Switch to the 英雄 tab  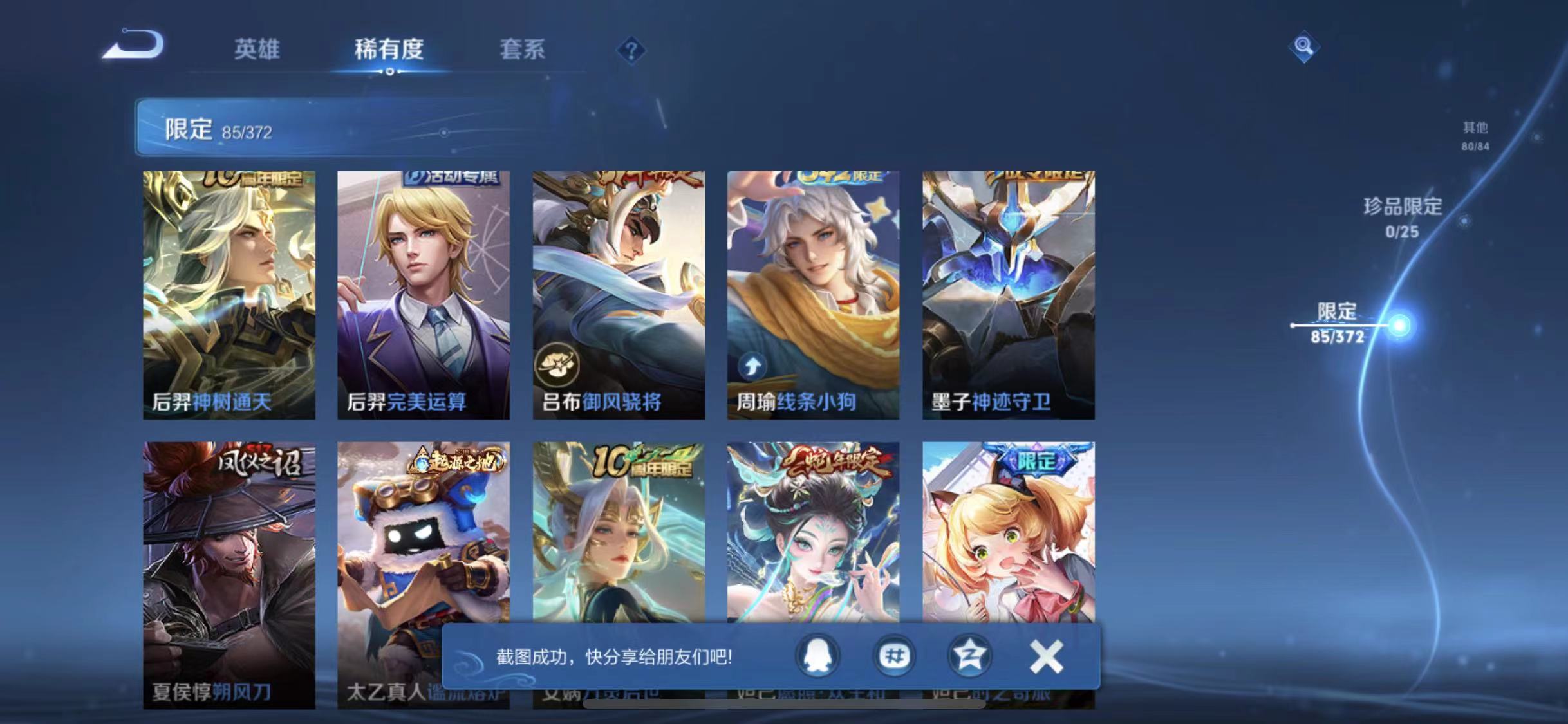click(257, 50)
